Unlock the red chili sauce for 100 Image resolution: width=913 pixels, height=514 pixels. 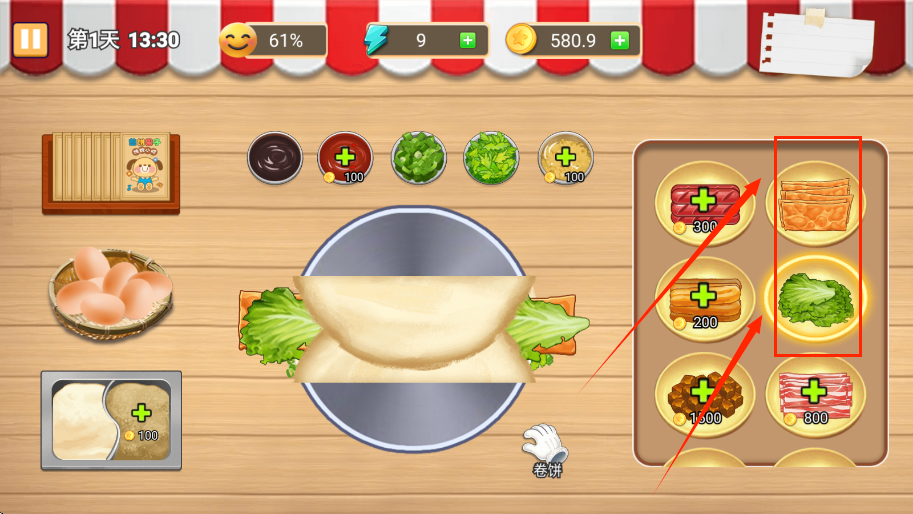[345, 158]
